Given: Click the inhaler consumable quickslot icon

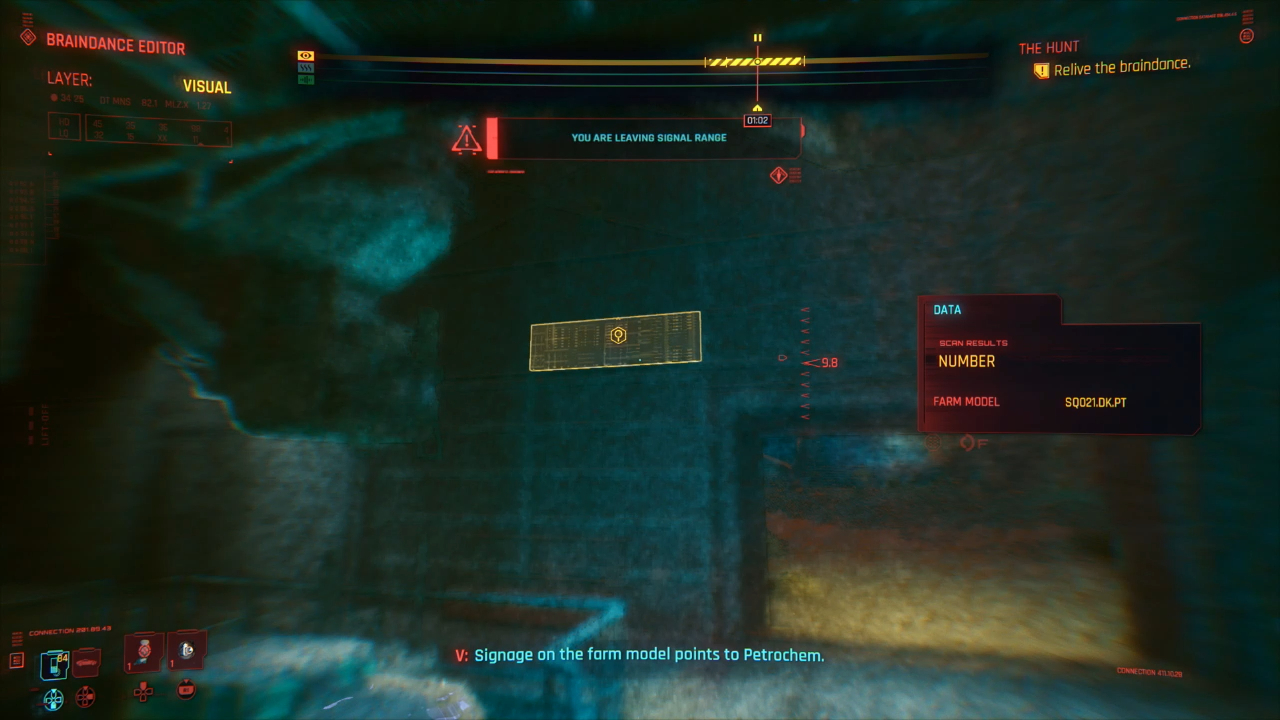Looking at the screenshot, I should point(185,650).
